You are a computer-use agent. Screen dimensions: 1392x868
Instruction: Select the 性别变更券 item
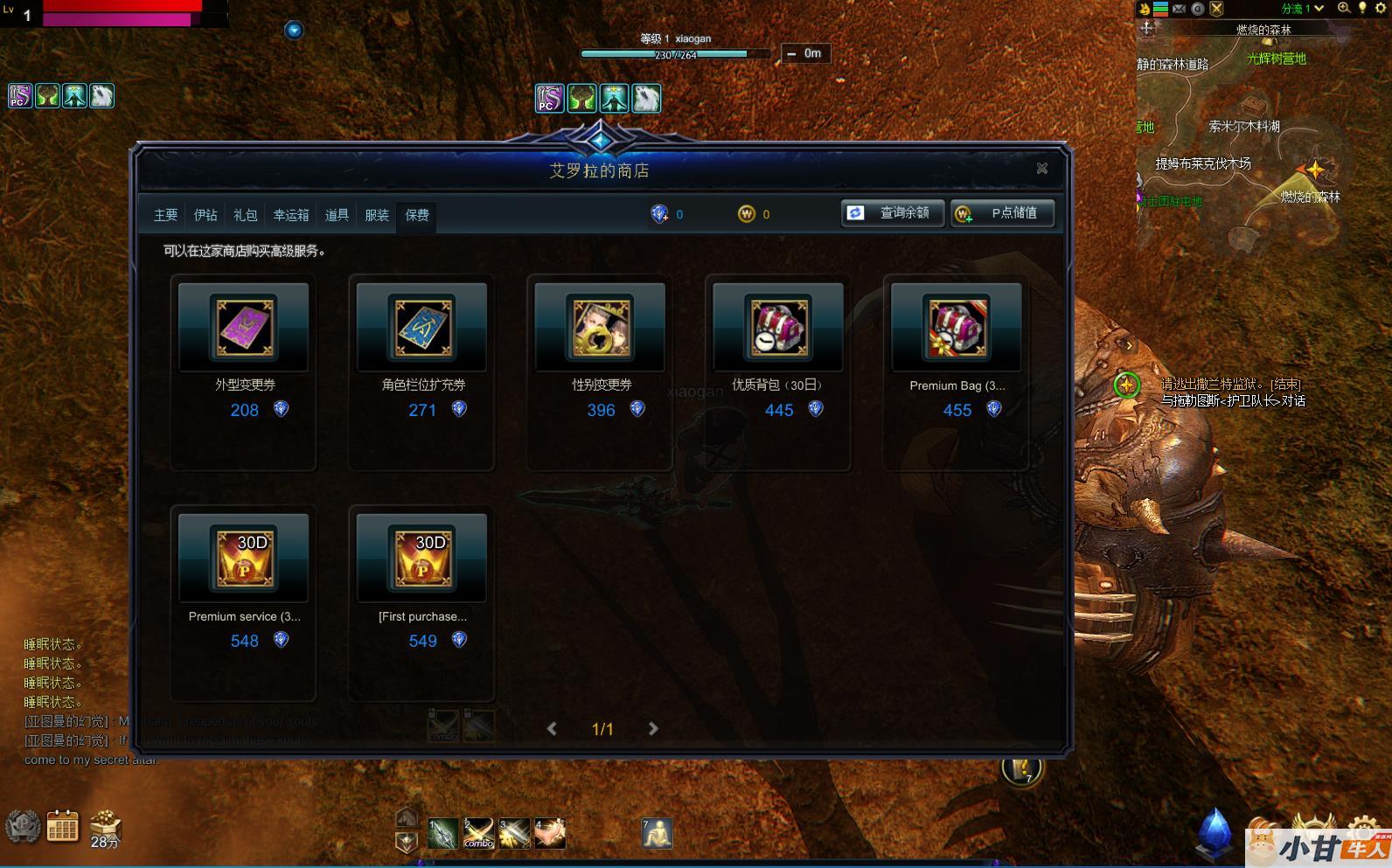[601, 328]
